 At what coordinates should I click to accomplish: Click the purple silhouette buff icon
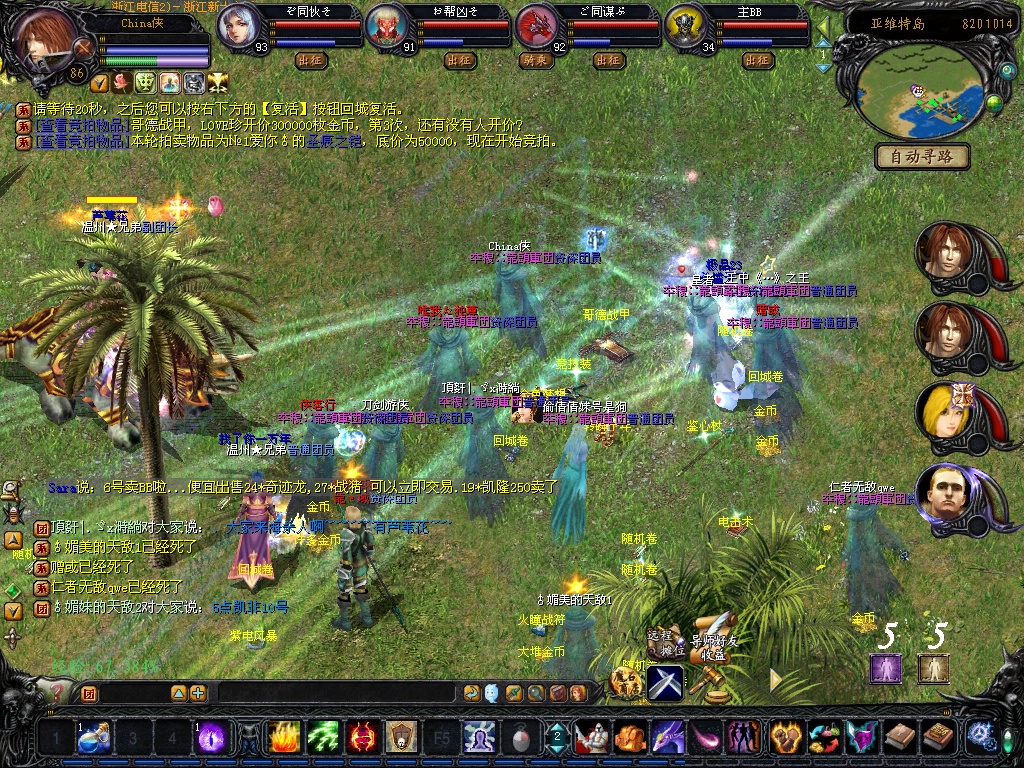point(885,667)
